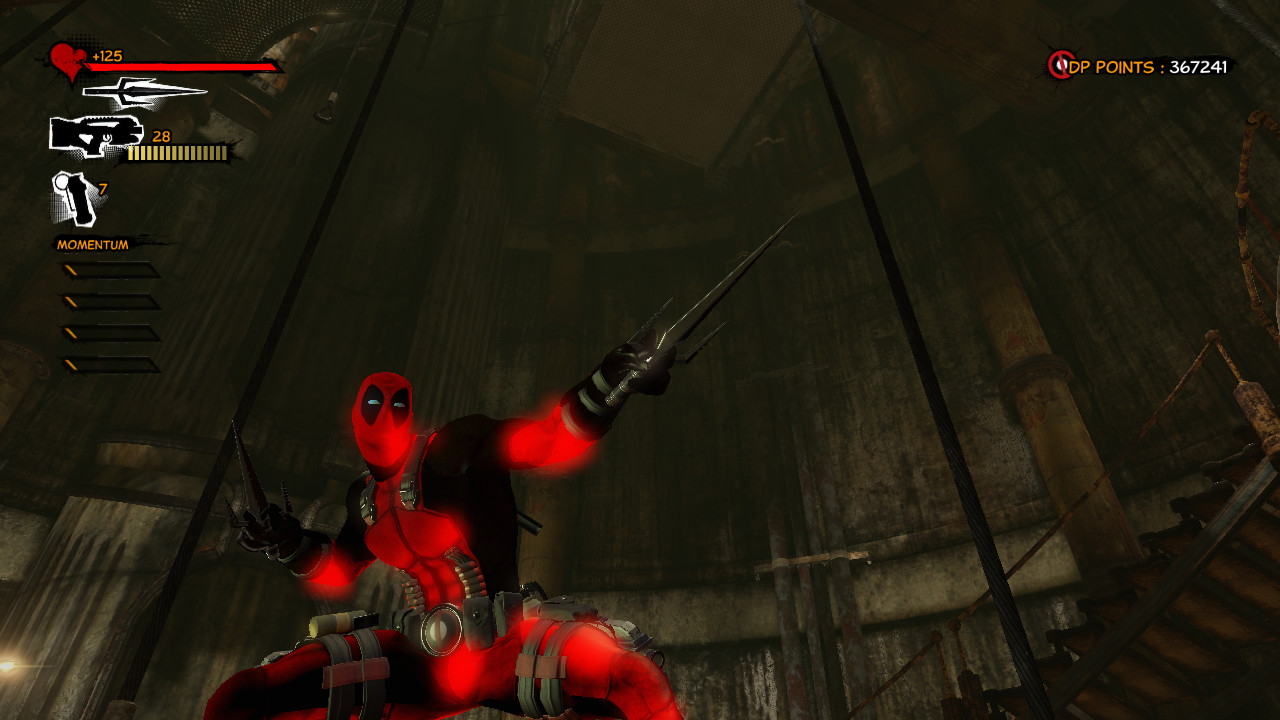Click the +125 health regeneration indicator
The image size is (1280, 720).
[x=109, y=58]
